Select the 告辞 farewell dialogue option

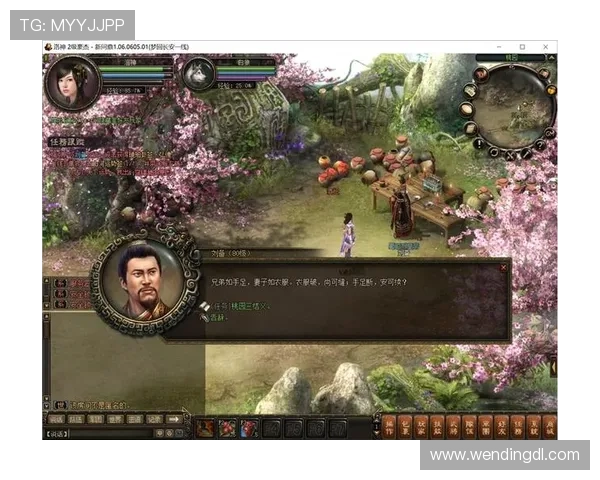(219, 317)
